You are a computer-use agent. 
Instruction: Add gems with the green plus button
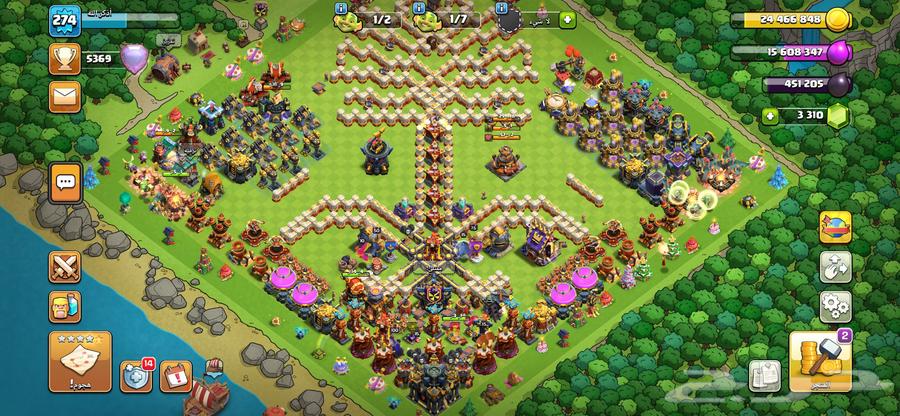tap(771, 116)
